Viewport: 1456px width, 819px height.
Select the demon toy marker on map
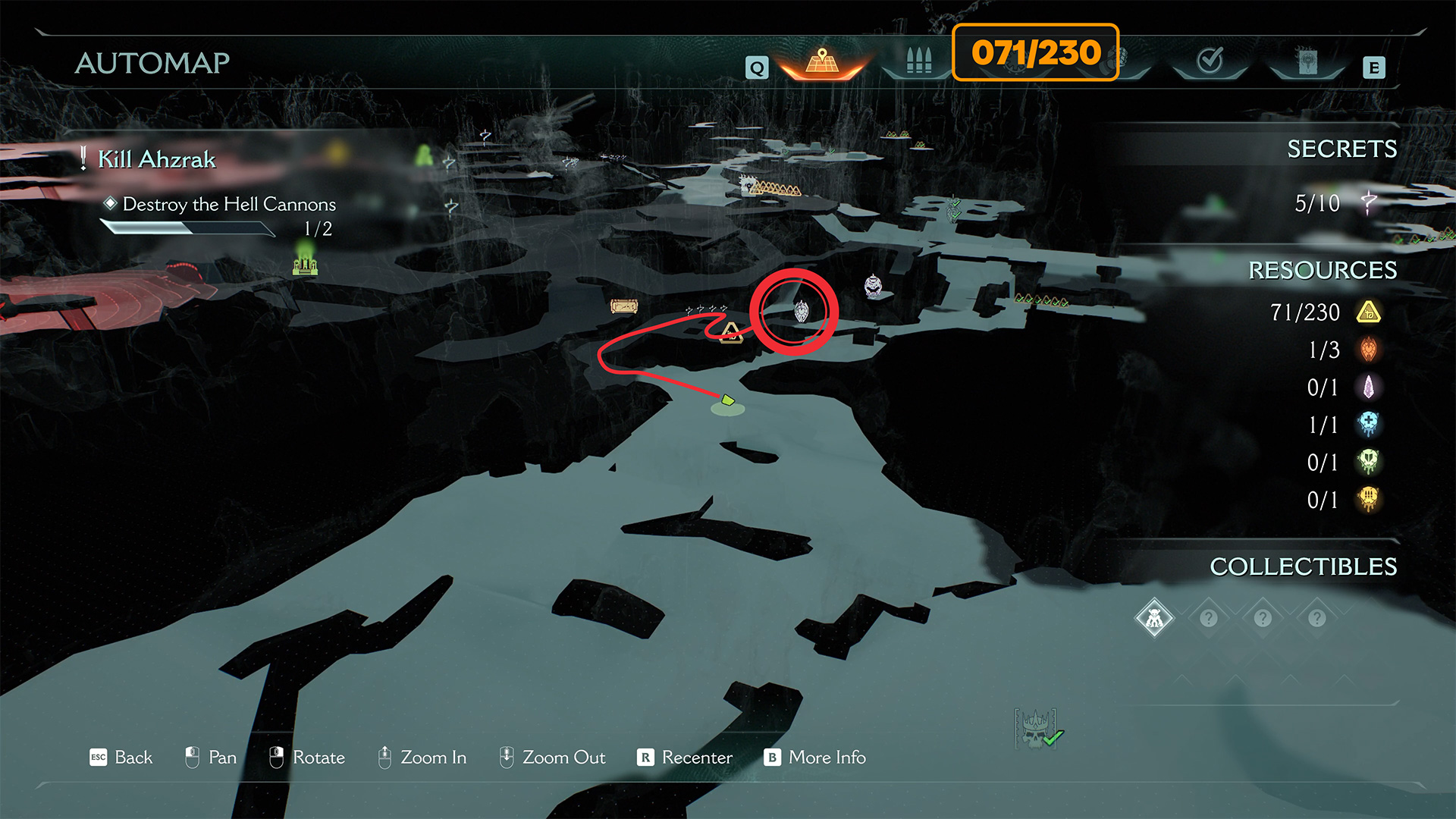click(873, 286)
